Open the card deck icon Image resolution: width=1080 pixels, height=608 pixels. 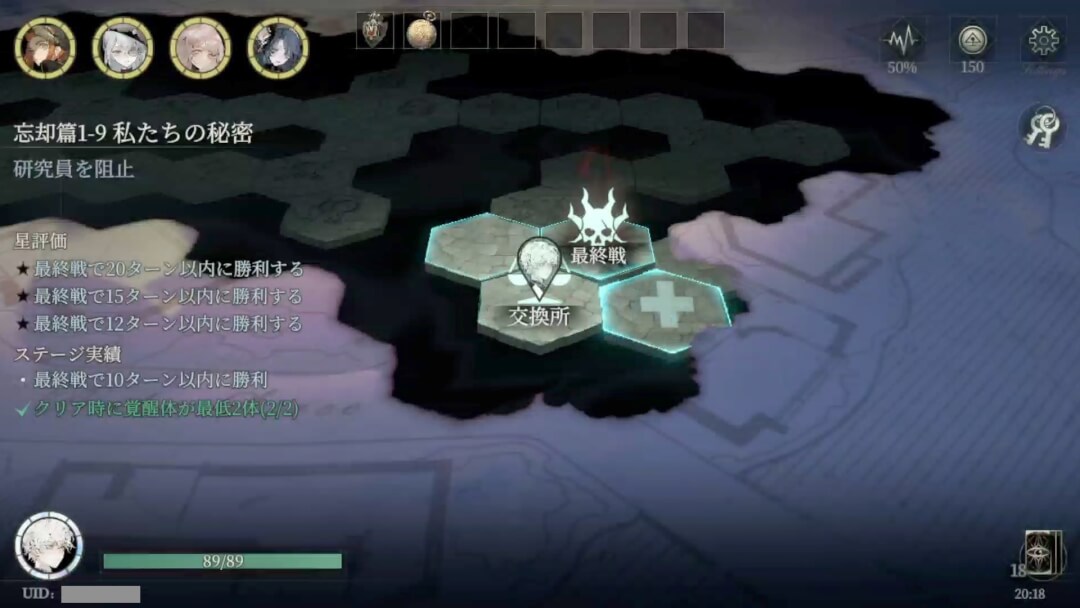(1042, 555)
